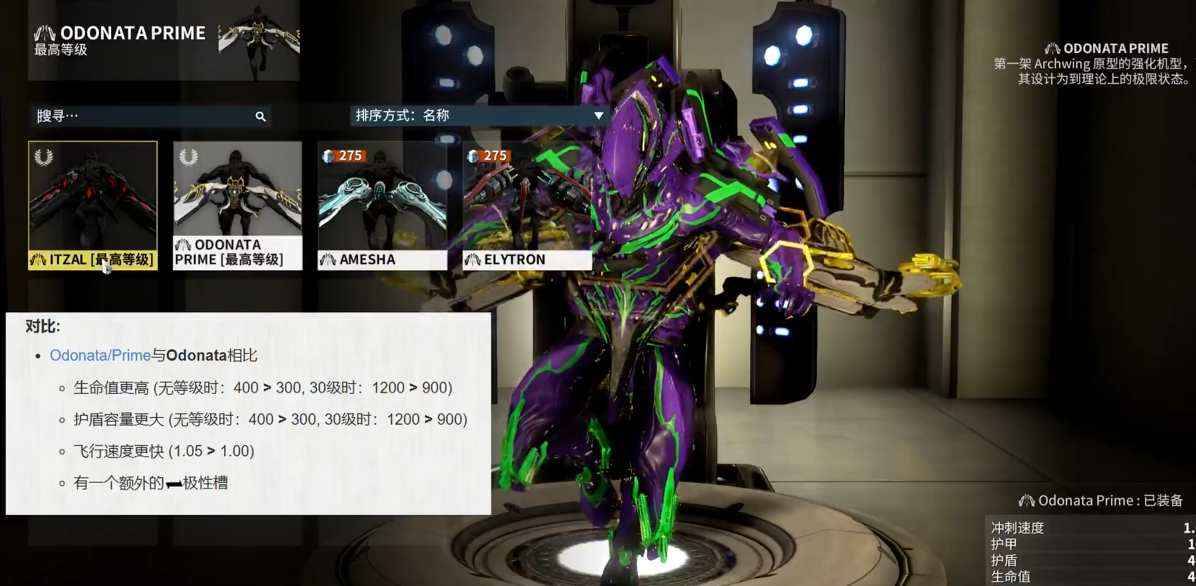Select the Elytron archwing tile
1196x586 pixels.
coord(527,205)
